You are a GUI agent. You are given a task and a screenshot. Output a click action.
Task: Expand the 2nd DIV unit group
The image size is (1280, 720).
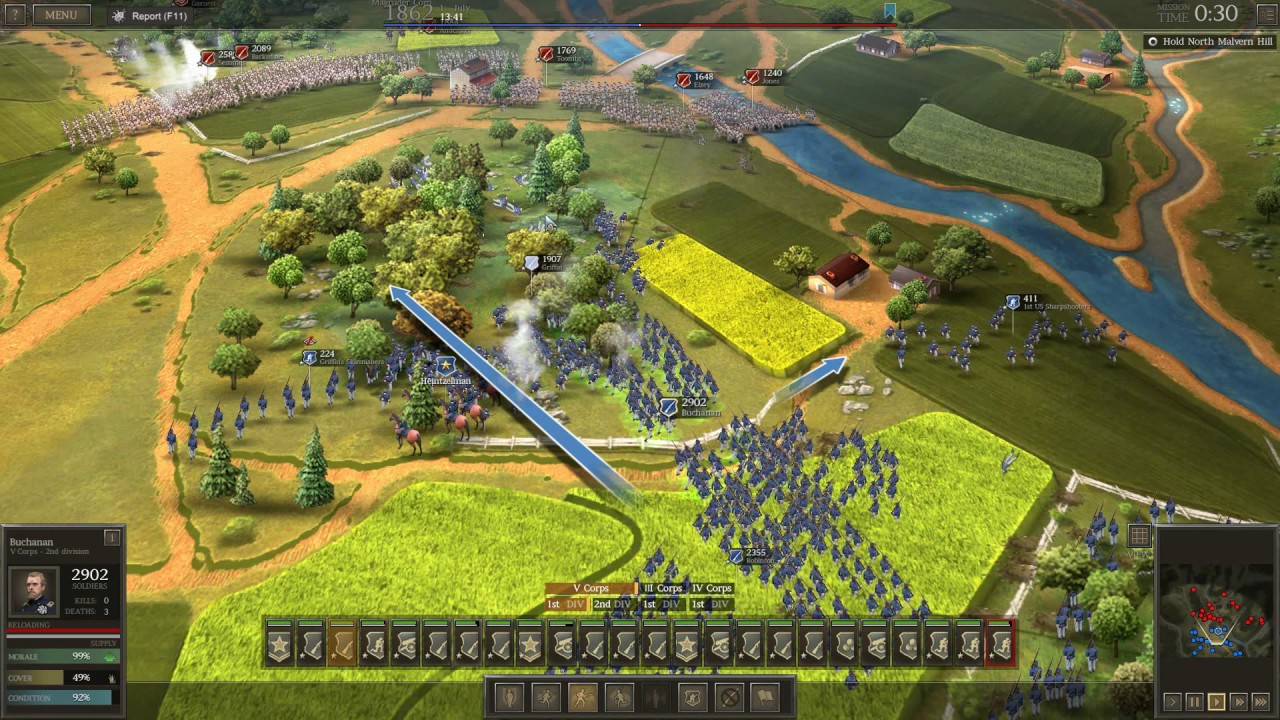612,604
